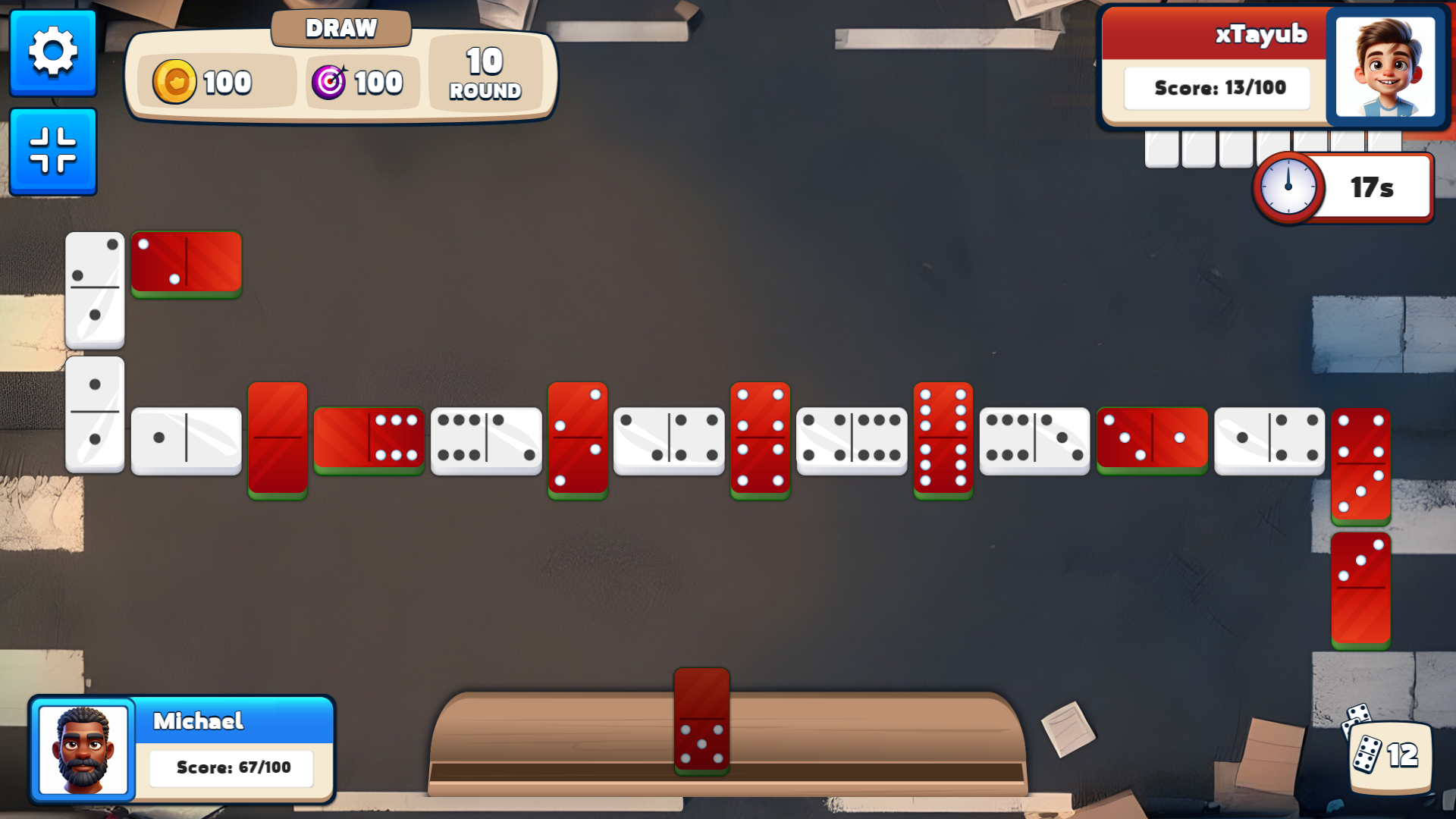The width and height of the screenshot is (1456, 819).
Task: Toggle the fullscreen collapse button
Action: 53,151
